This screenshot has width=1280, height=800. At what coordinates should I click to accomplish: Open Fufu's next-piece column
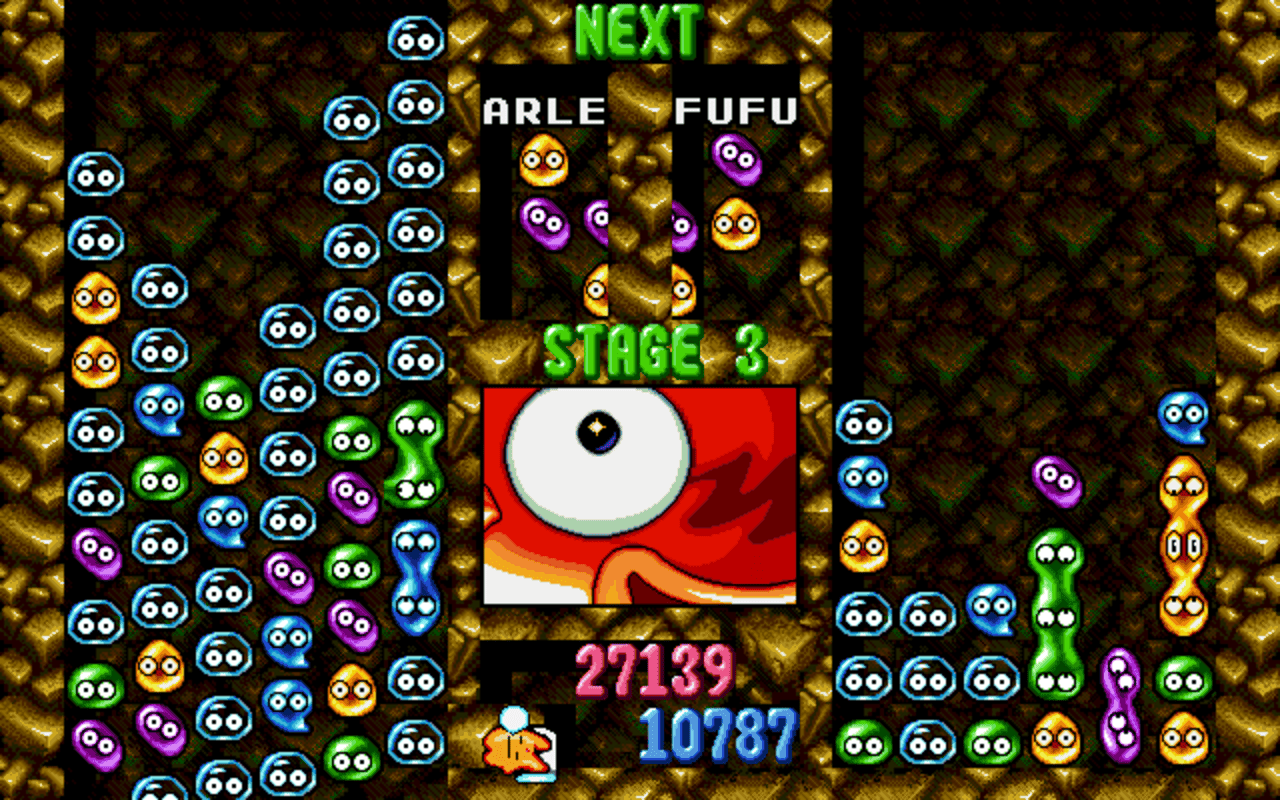[735, 200]
